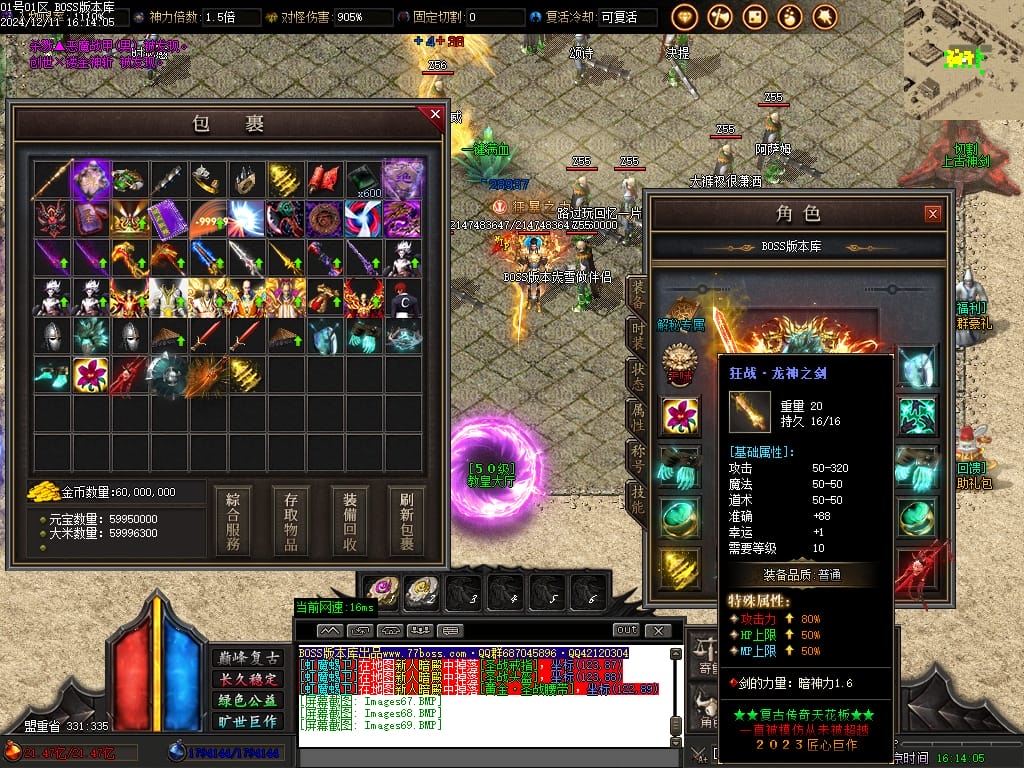Close the chat window with its X
This screenshot has width=1024, height=768.
click(657, 630)
